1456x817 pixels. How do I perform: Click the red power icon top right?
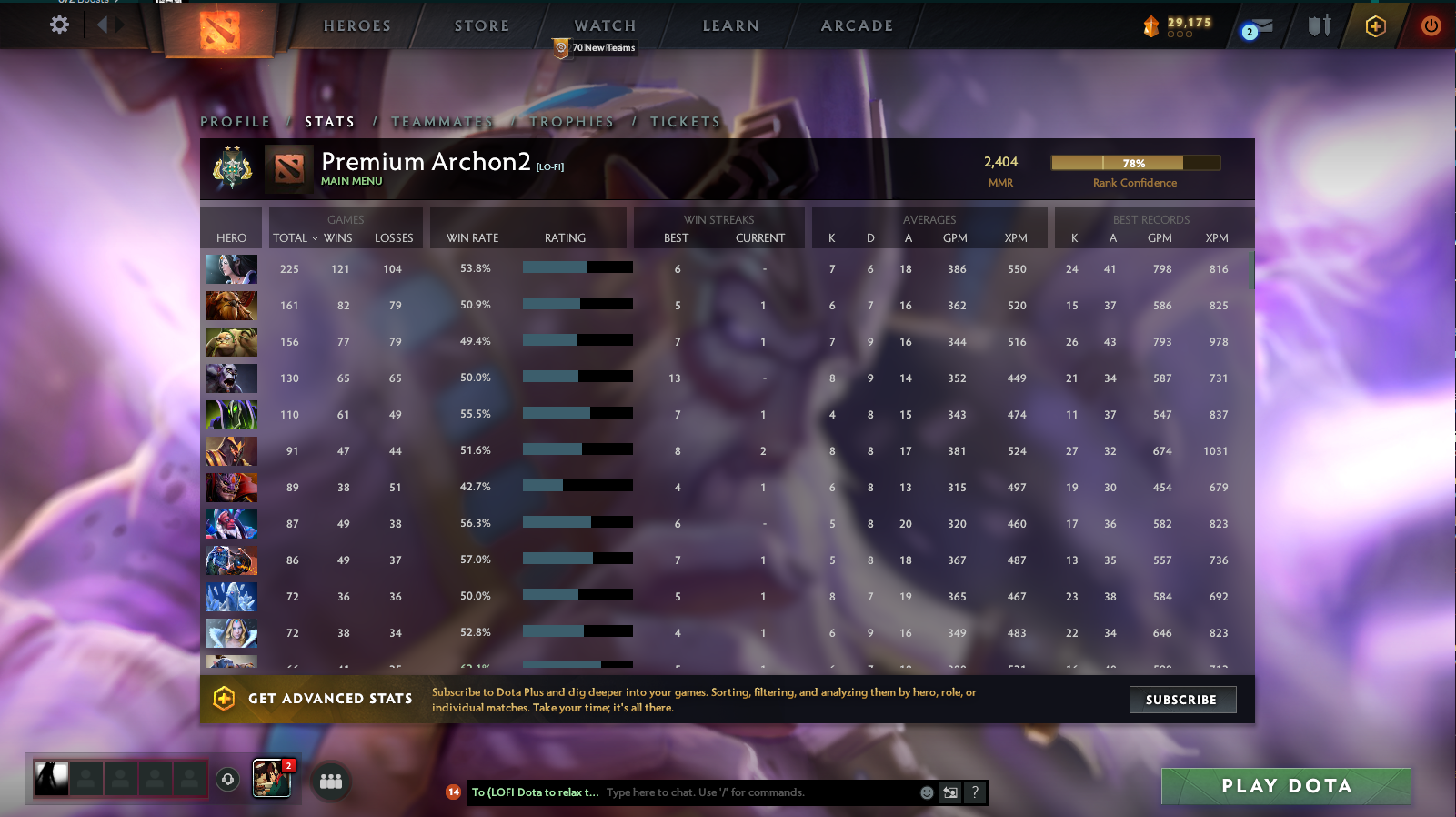point(1430,26)
